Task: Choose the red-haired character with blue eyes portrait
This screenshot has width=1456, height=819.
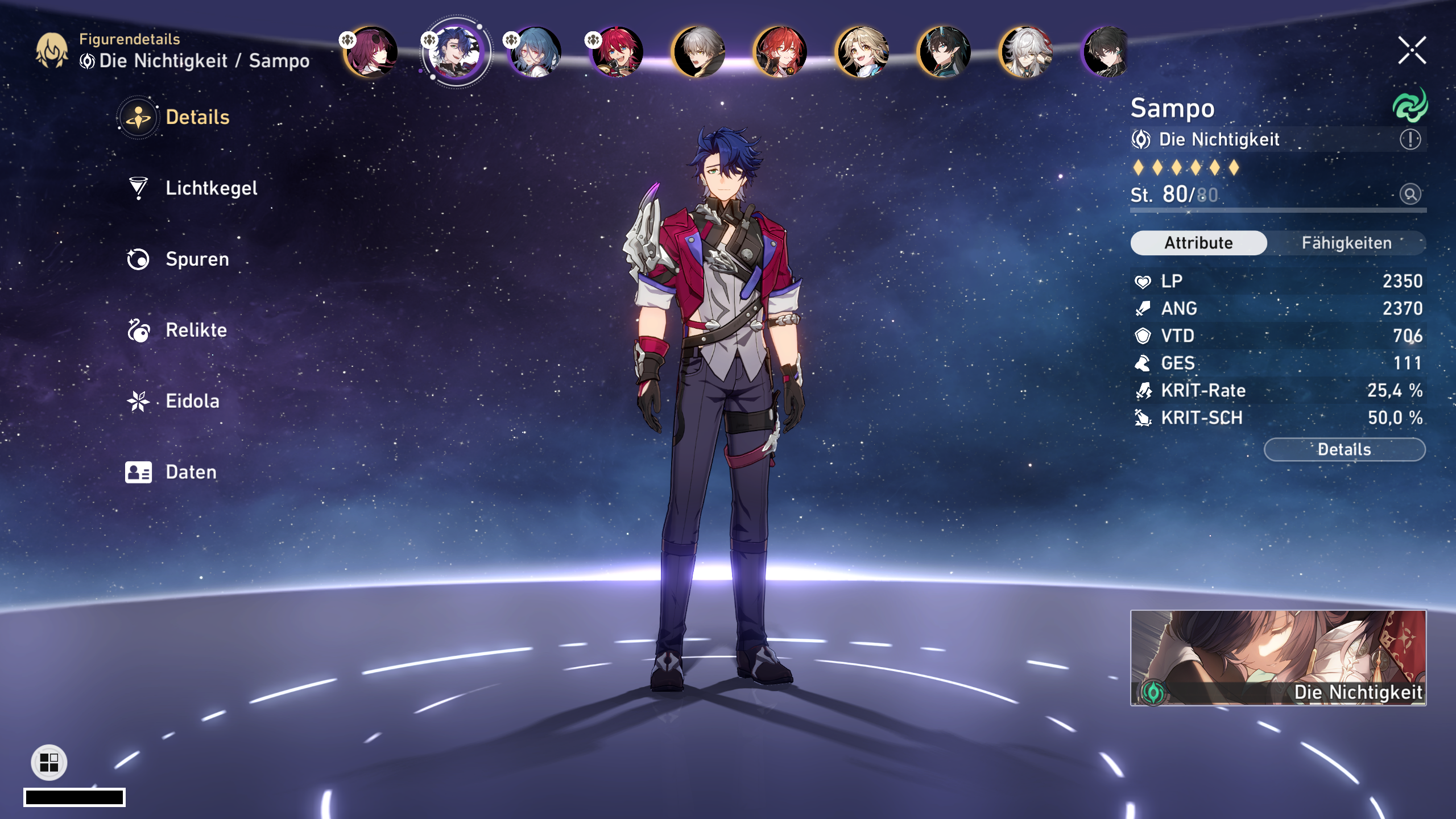Action: 617,52
